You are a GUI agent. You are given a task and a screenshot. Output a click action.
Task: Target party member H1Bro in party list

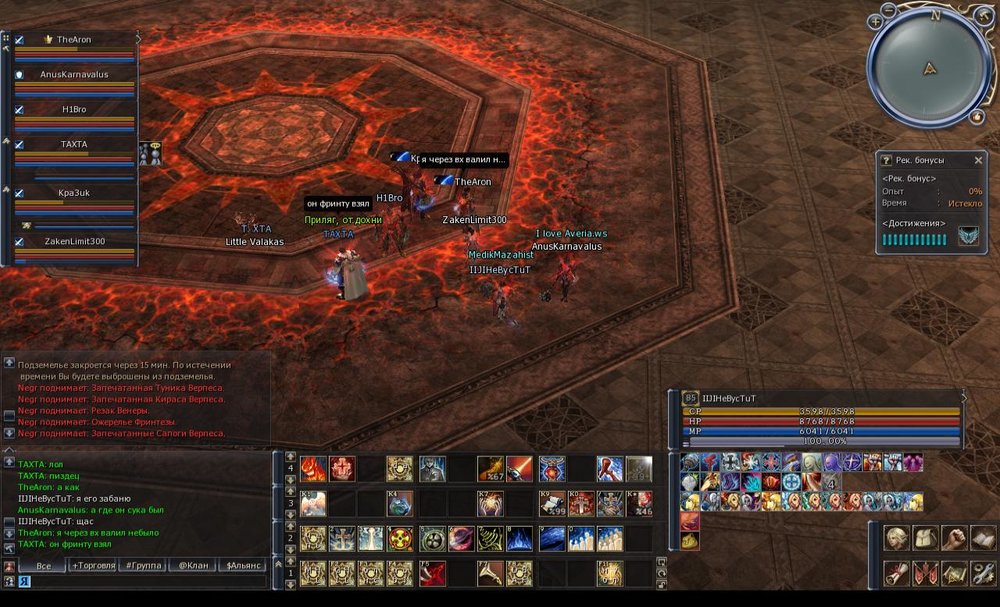click(74, 109)
